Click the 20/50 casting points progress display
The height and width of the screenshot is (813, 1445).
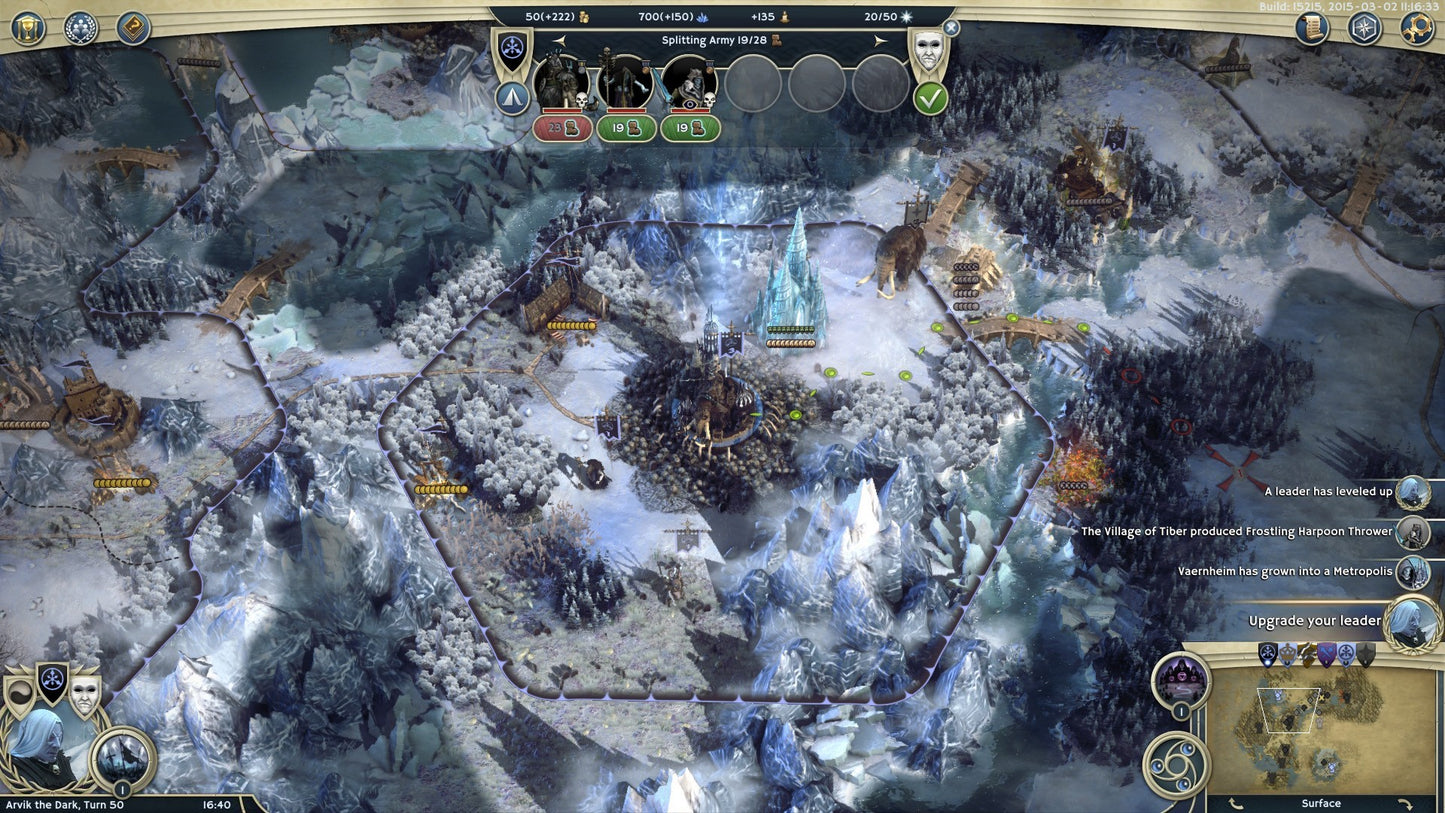coord(880,16)
